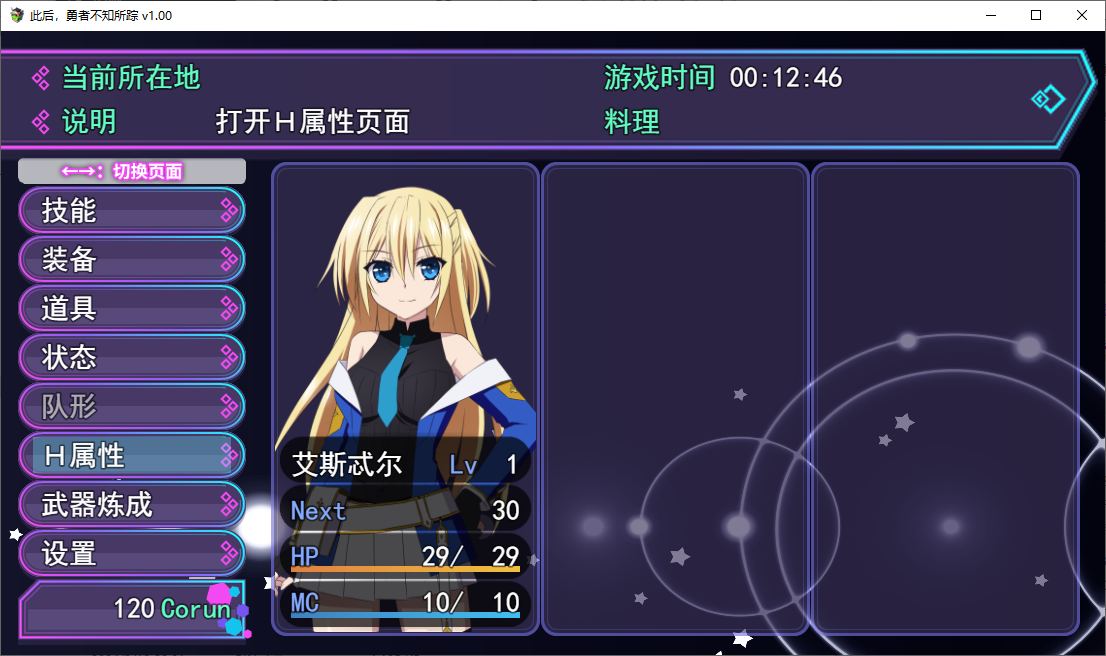Open the 设置 (Settings) menu

pyautogui.click(x=131, y=553)
